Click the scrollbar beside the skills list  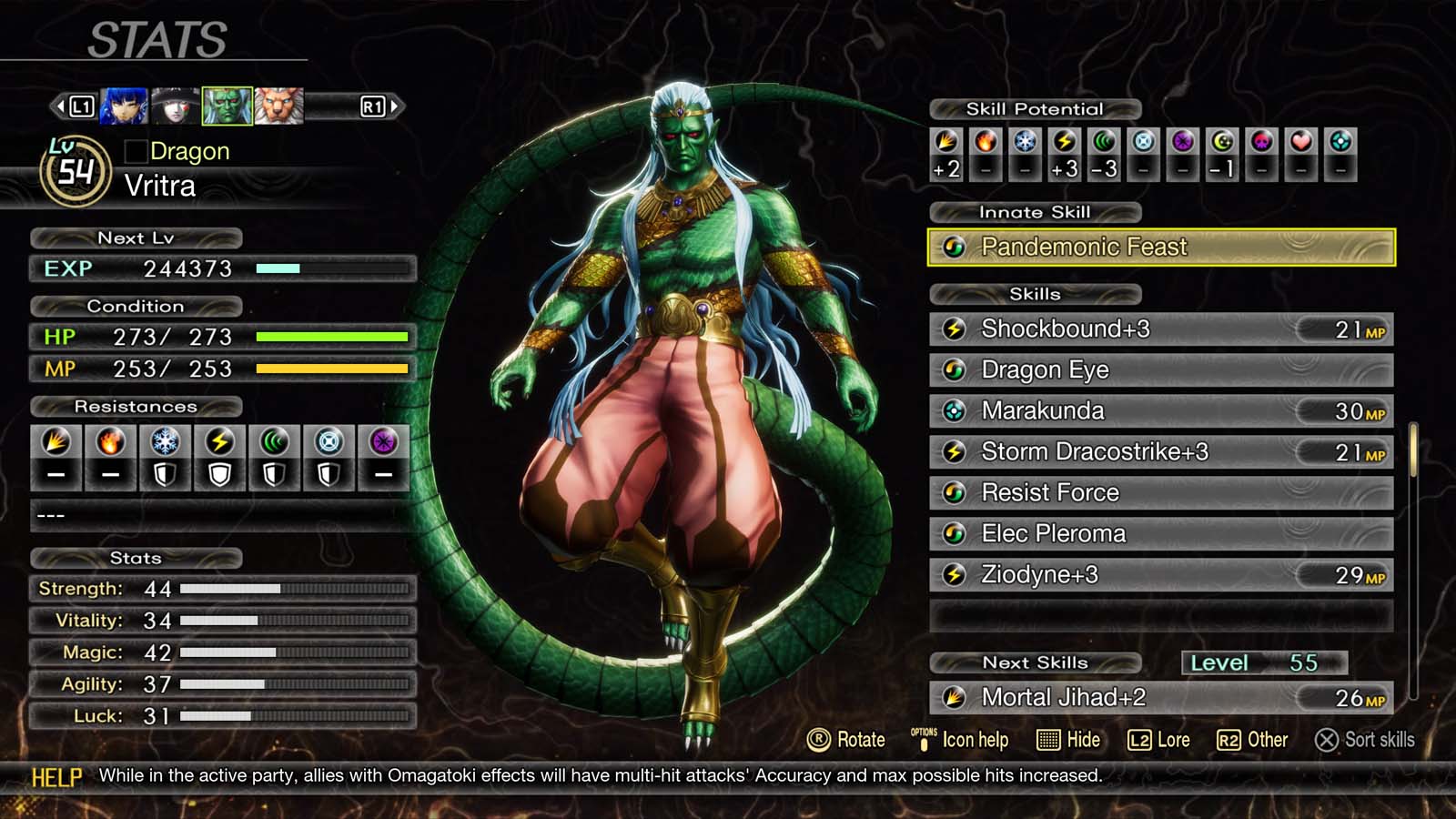click(x=1413, y=455)
